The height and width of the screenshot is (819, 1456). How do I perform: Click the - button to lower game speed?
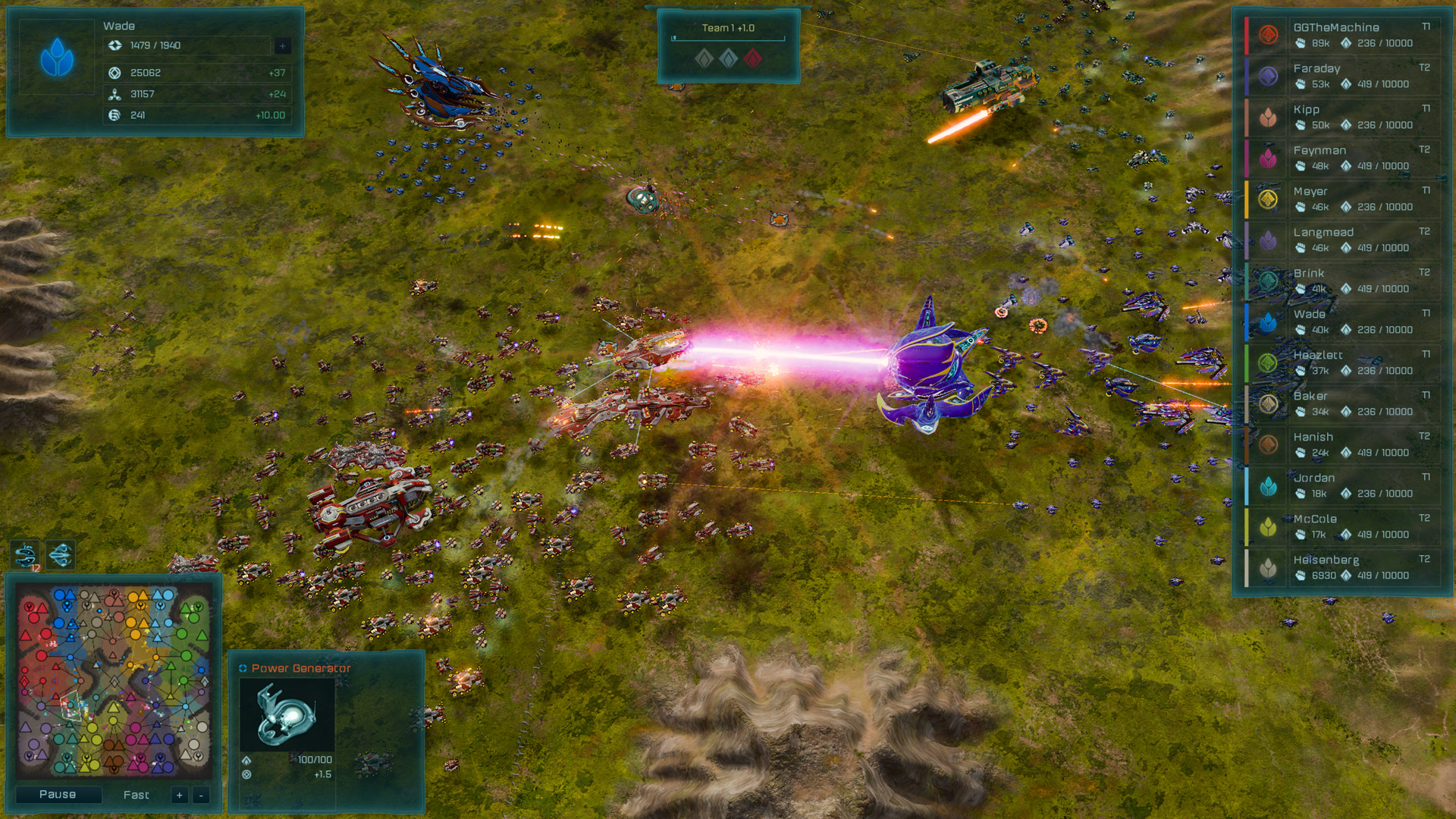pos(202,795)
